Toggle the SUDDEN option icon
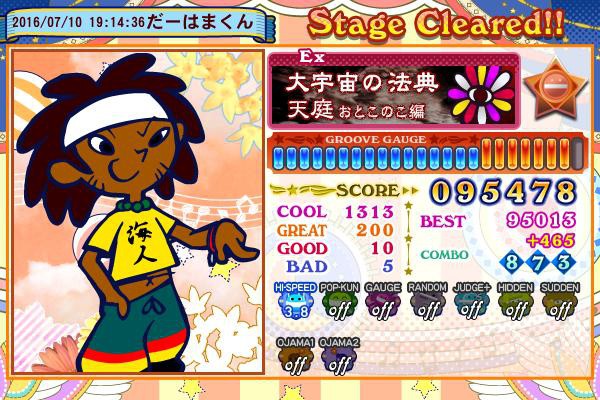 click(559, 305)
